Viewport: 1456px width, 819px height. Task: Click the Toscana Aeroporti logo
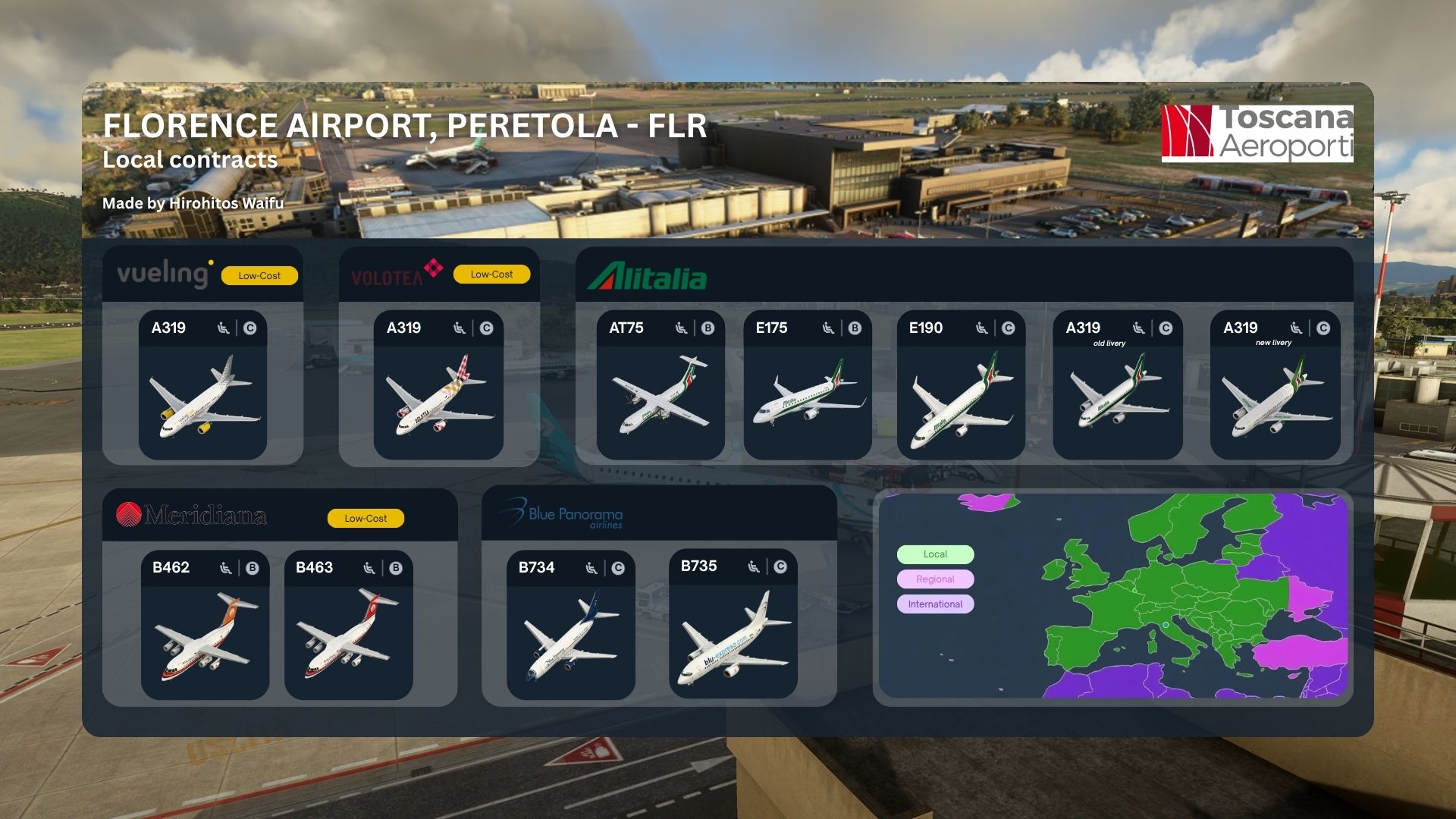[1257, 133]
